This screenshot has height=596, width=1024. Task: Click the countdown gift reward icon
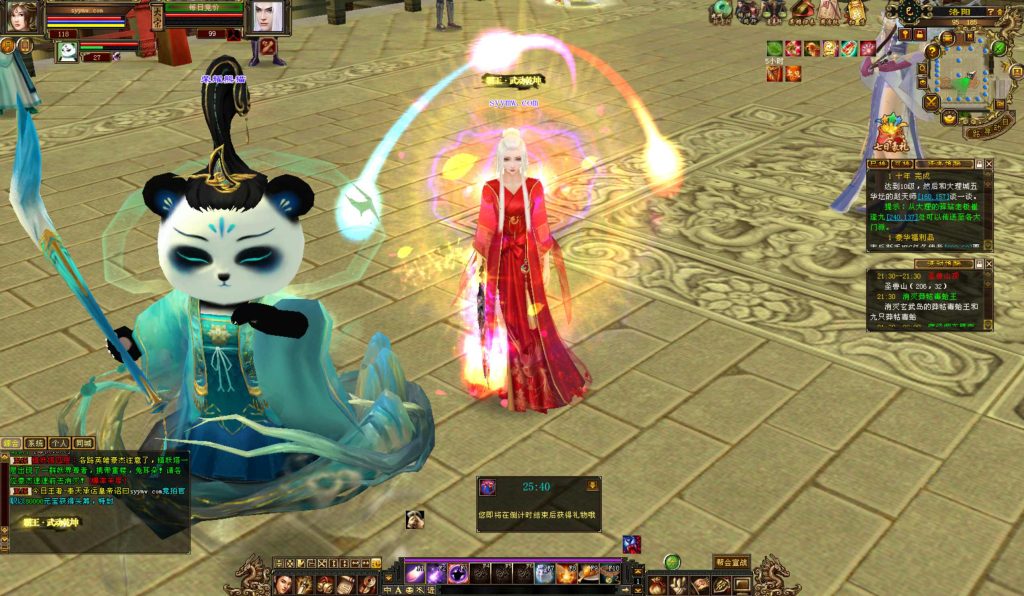[488, 487]
